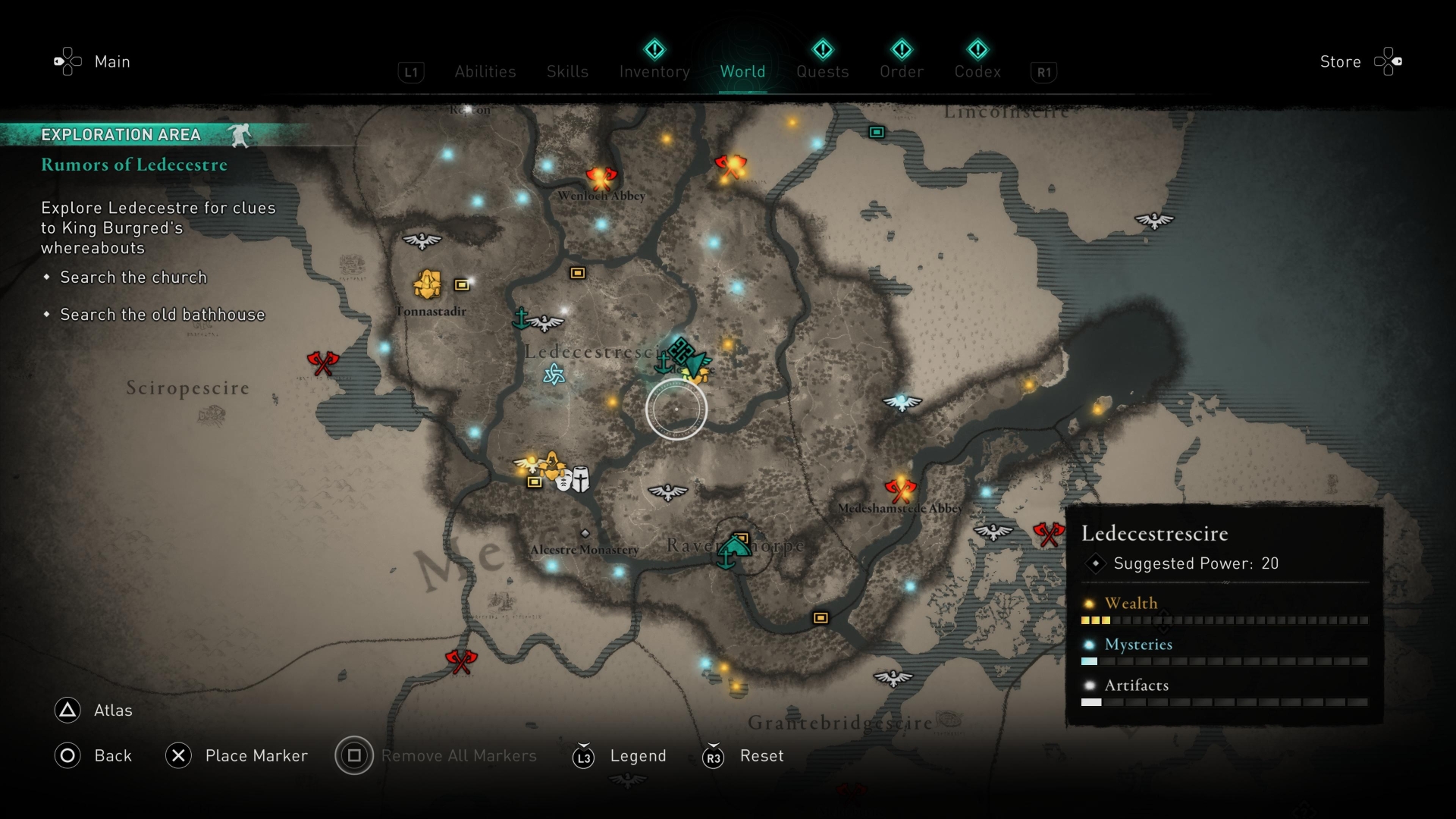Screen dimensions: 1456x819
Task: Choose the Tonnastadir golden armor marker
Action: 428,284
